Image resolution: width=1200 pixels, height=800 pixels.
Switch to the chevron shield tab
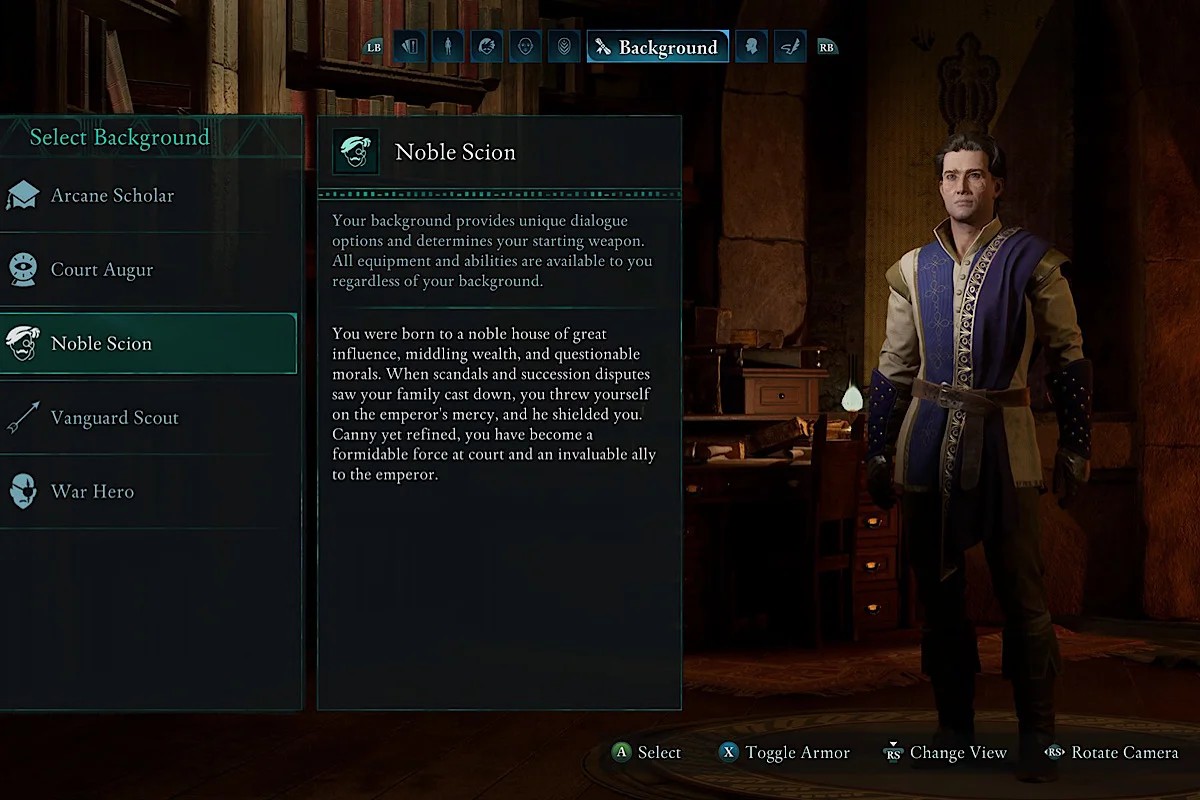(564, 47)
